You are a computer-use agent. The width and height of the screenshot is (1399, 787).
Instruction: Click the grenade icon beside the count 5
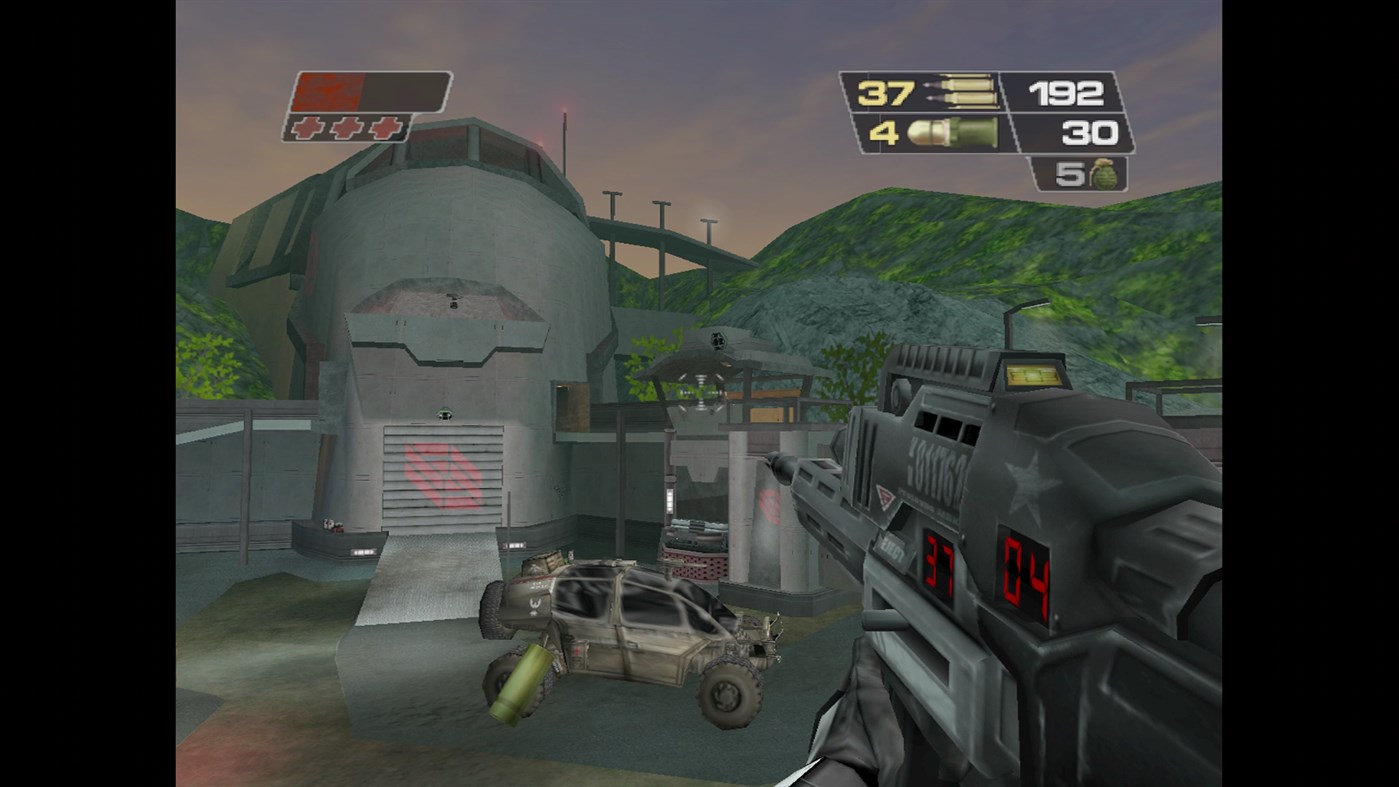[1106, 178]
